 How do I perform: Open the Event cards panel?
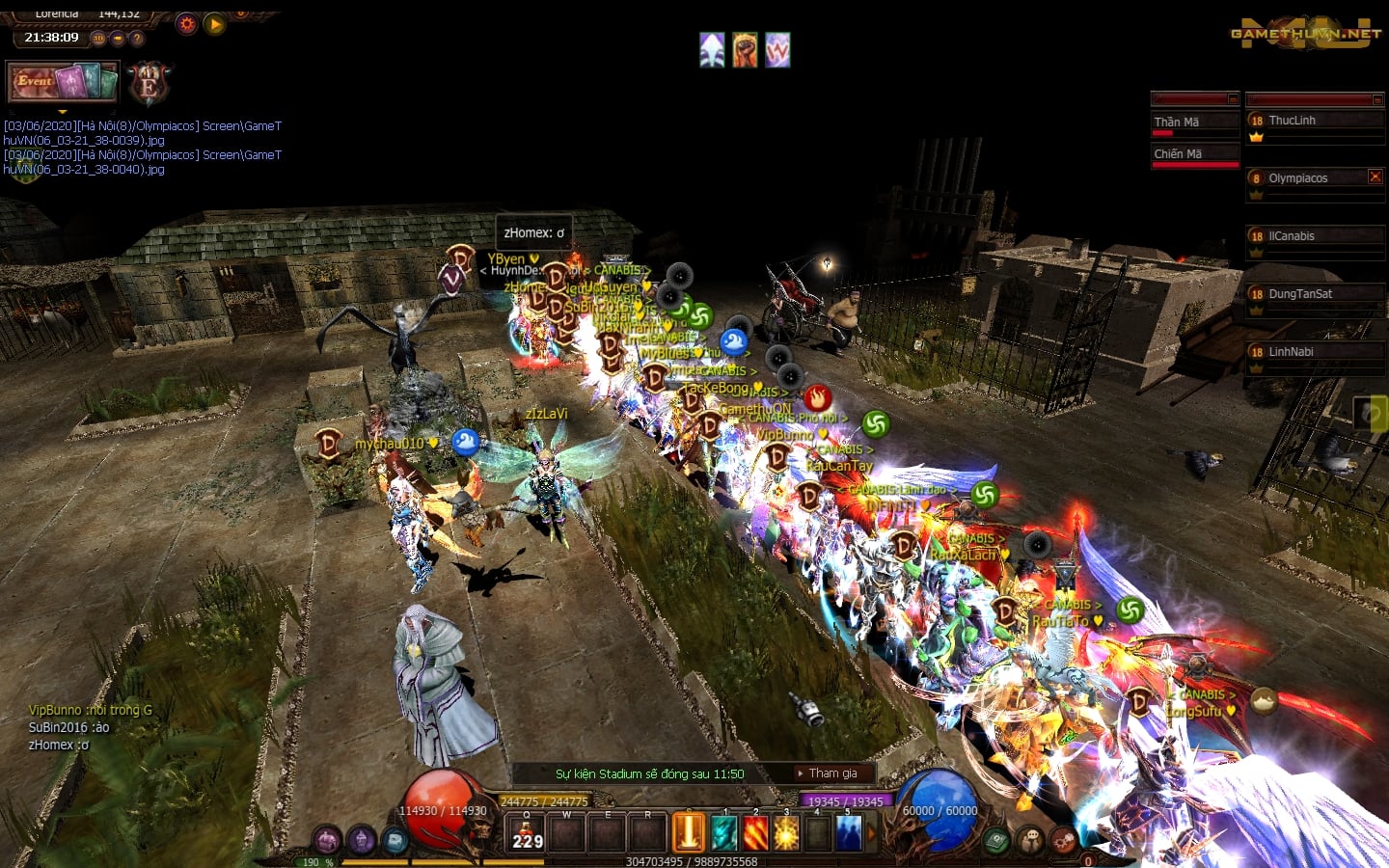63,81
